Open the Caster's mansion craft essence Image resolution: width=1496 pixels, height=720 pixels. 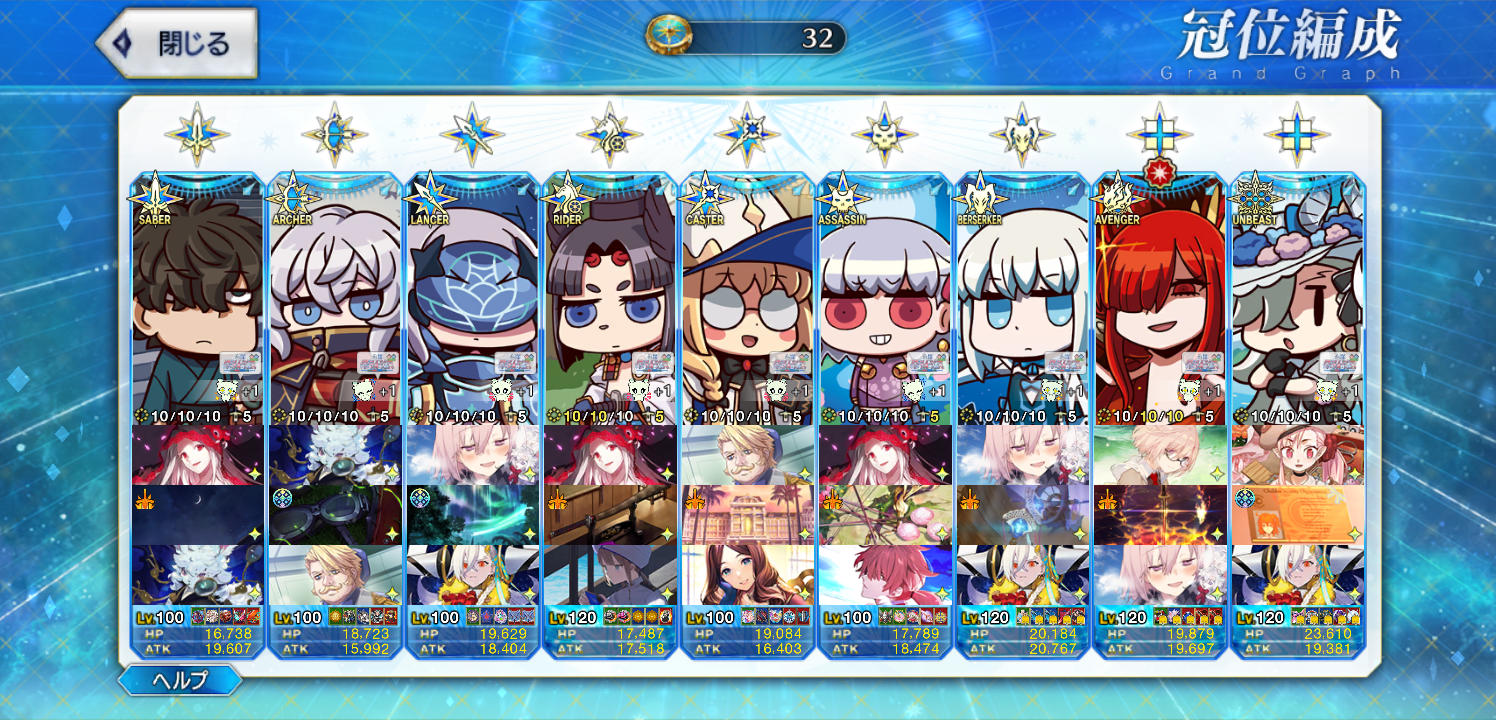coord(747,515)
